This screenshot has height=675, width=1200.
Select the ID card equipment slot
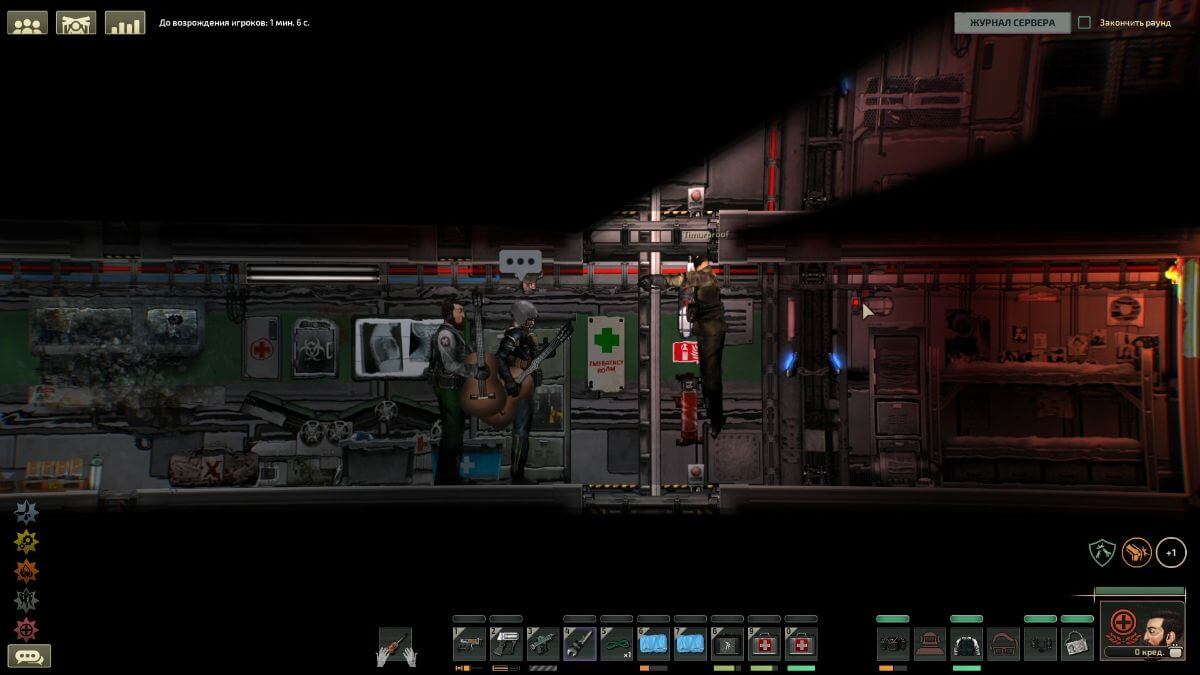pyautogui.click(x=1077, y=643)
